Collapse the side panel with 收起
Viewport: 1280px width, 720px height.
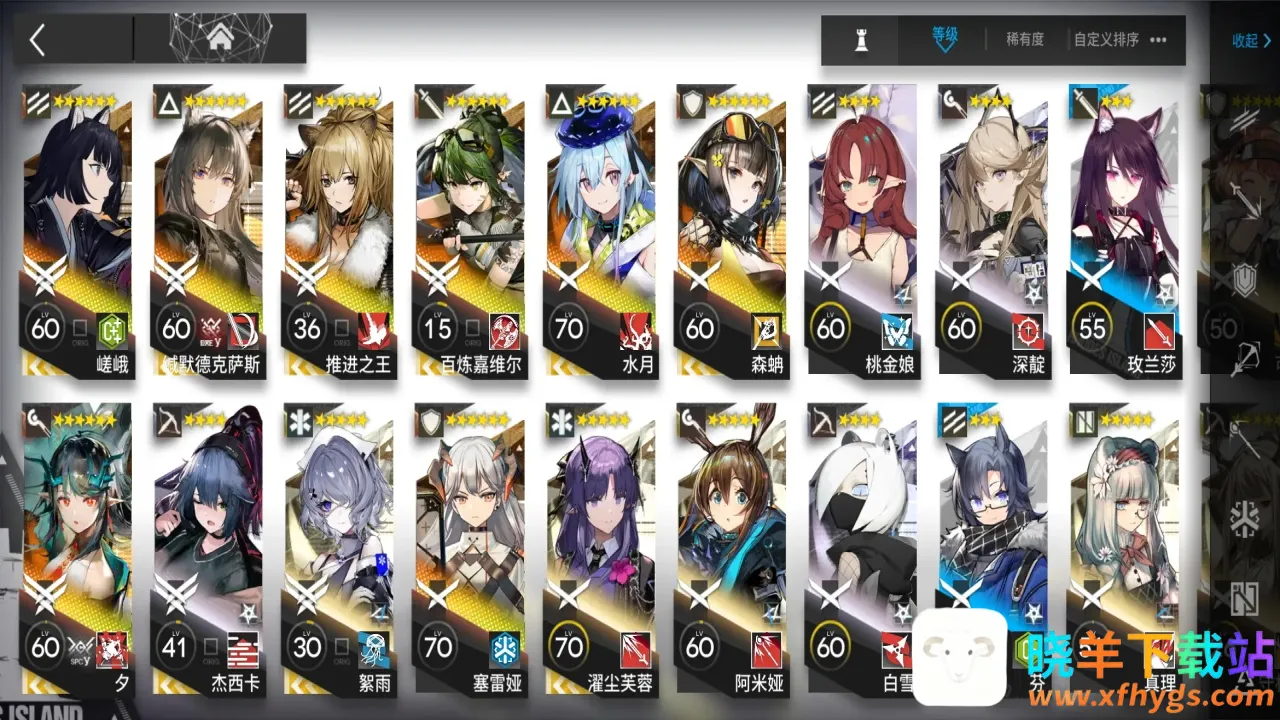pyautogui.click(x=1251, y=41)
